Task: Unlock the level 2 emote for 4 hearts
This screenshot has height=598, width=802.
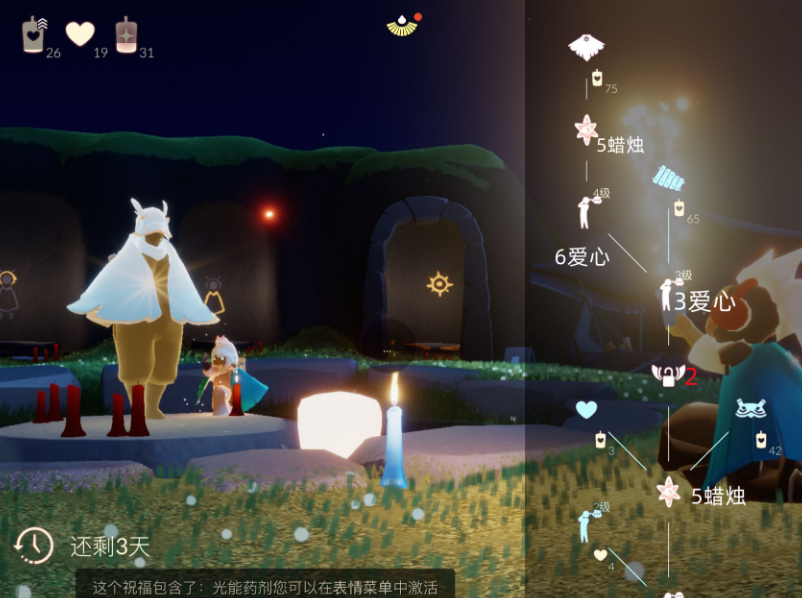Action: (586, 524)
